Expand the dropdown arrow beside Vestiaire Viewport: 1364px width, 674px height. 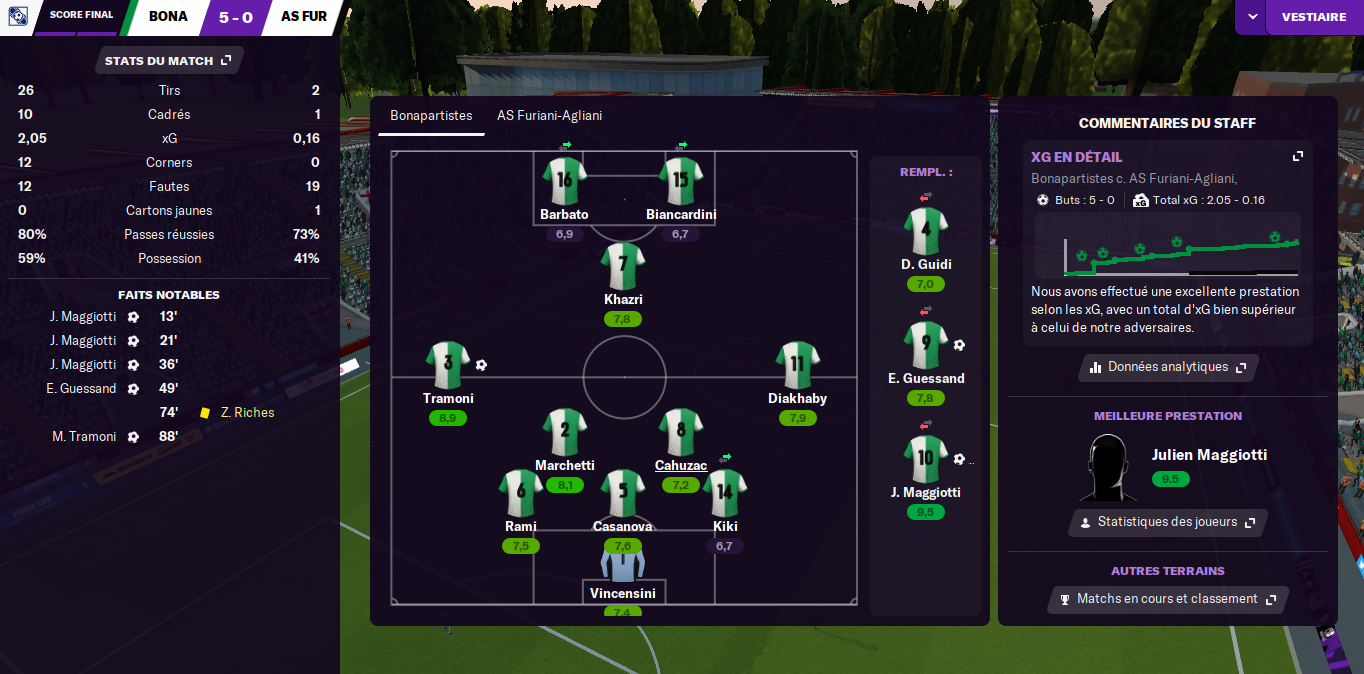click(x=1251, y=17)
